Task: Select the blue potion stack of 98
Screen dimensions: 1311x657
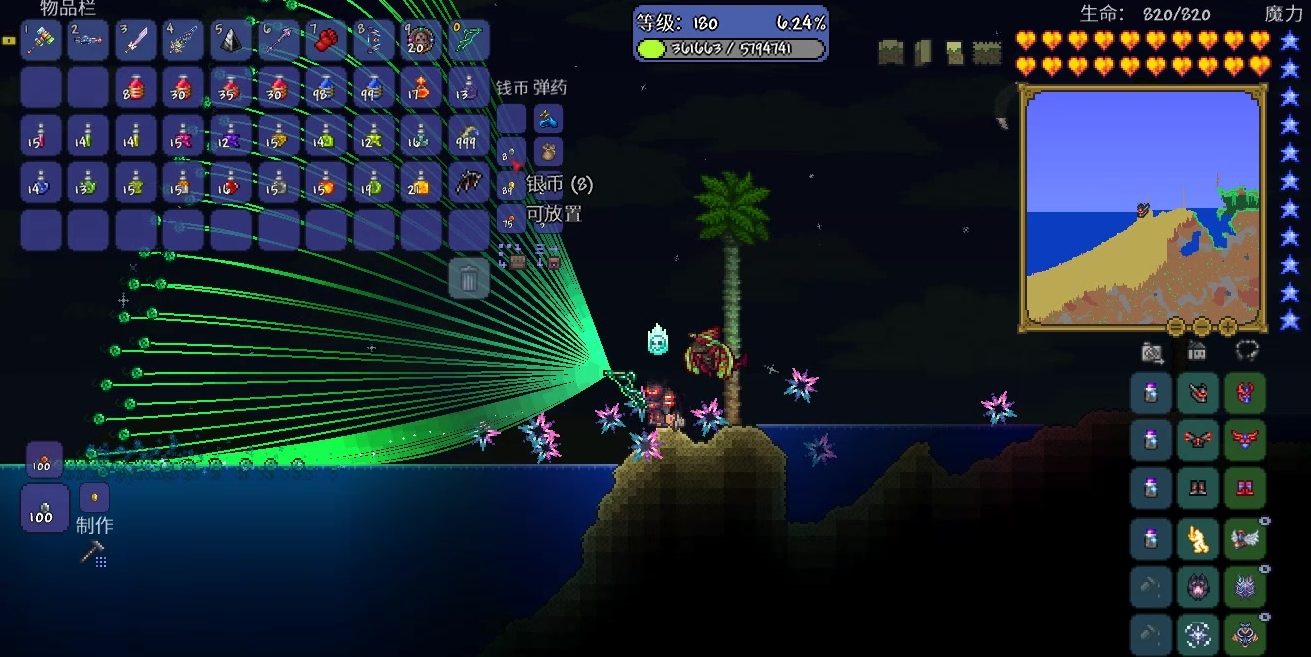Action: pyautogui.click(x=326, y=88)
